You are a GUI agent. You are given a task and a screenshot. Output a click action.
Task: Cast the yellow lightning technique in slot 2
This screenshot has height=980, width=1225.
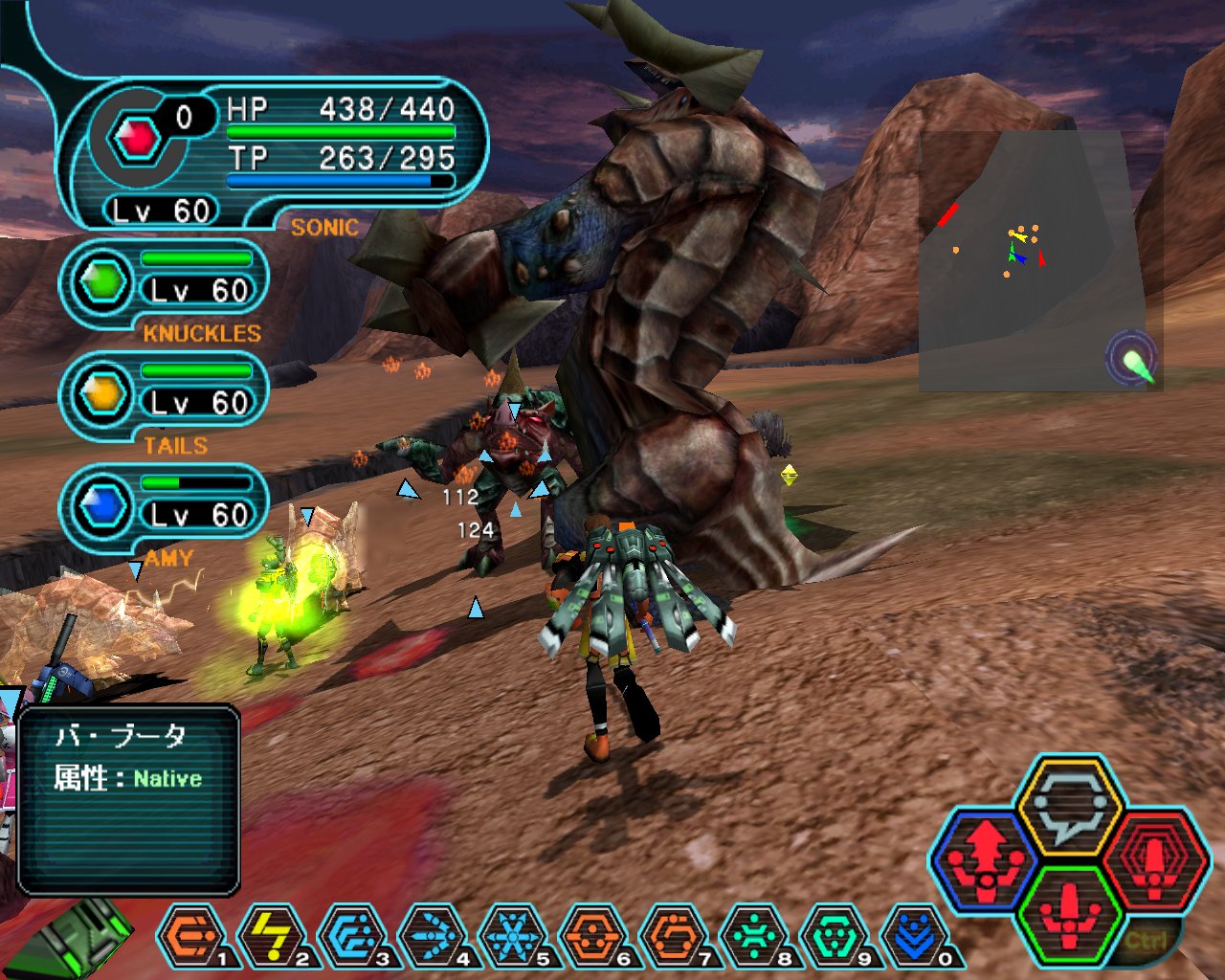(273, 936)
